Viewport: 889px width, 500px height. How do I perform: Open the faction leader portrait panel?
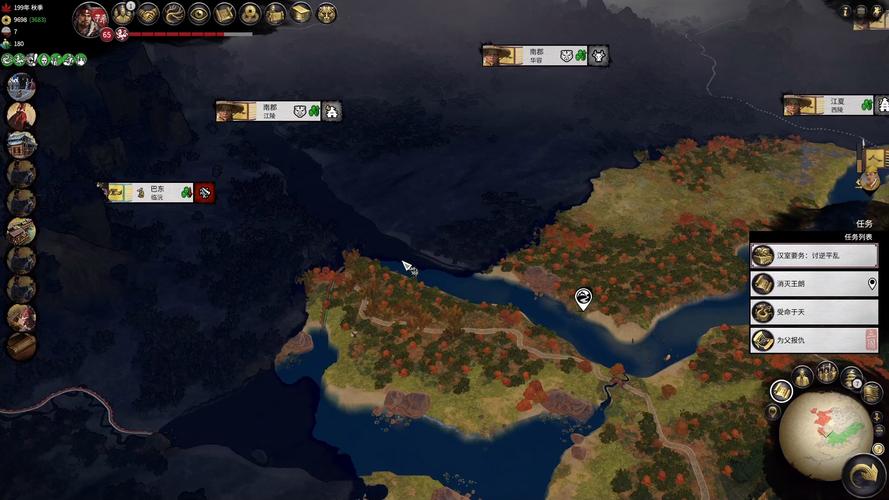[90, 18]
